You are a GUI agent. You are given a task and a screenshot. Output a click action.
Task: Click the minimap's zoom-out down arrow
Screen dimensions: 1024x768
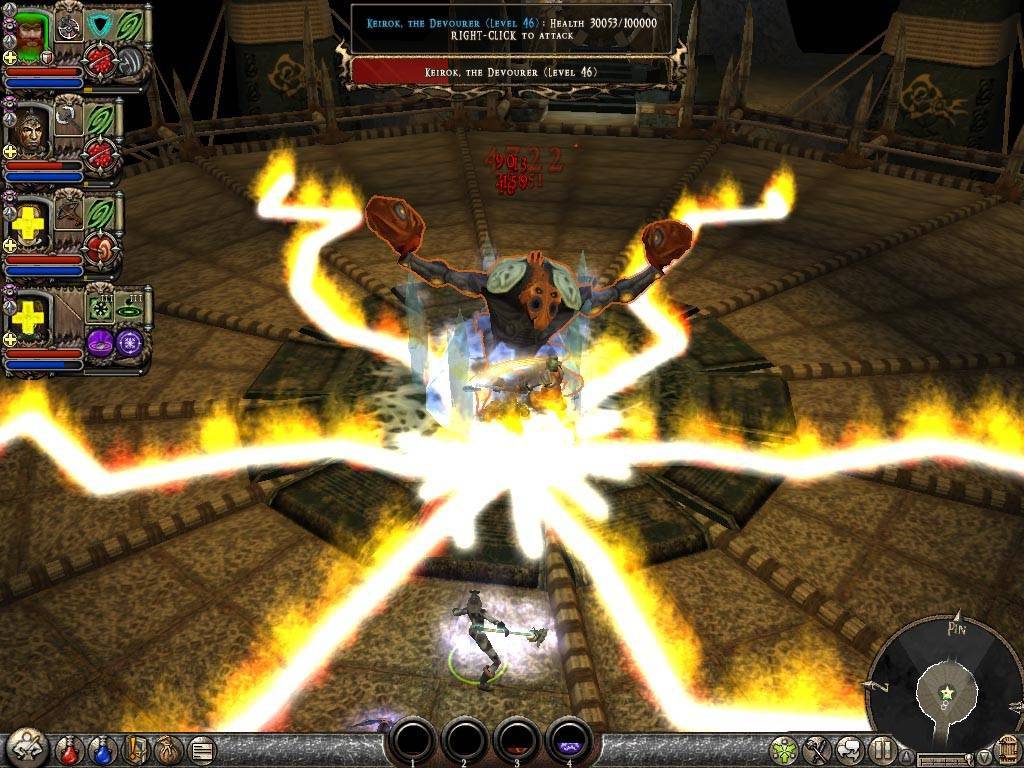(x=985, y=758)
